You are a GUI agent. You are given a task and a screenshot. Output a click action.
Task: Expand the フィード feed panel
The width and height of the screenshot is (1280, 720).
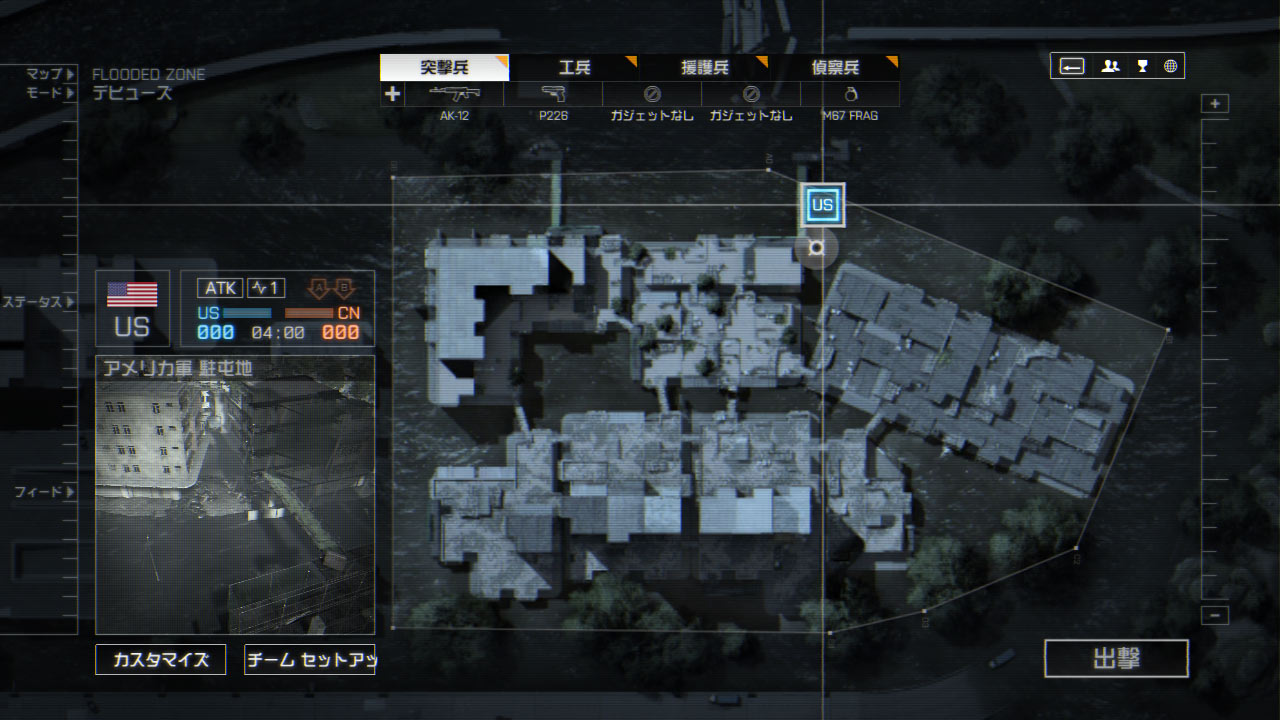(x=44, y=492)
